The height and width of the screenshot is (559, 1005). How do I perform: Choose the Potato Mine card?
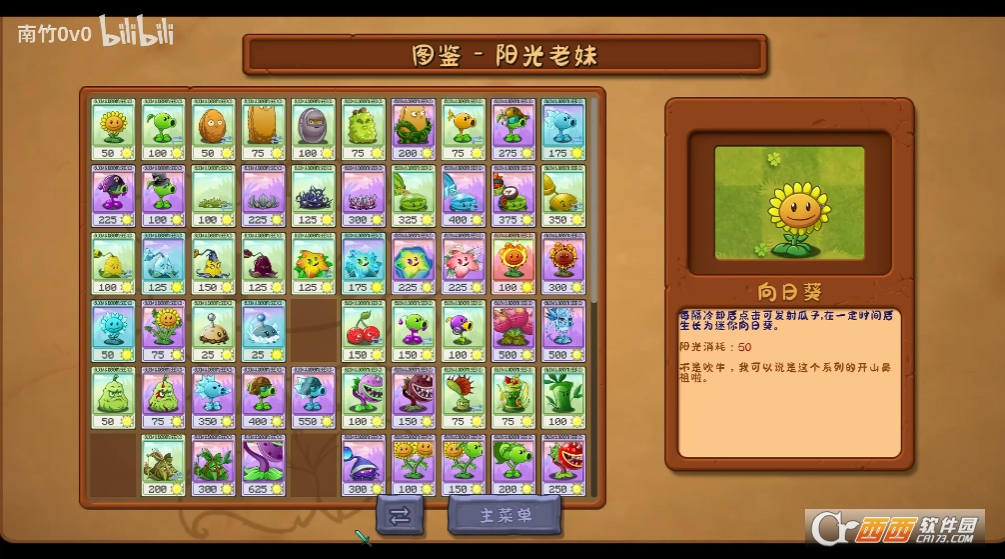(x=214, y=331)
